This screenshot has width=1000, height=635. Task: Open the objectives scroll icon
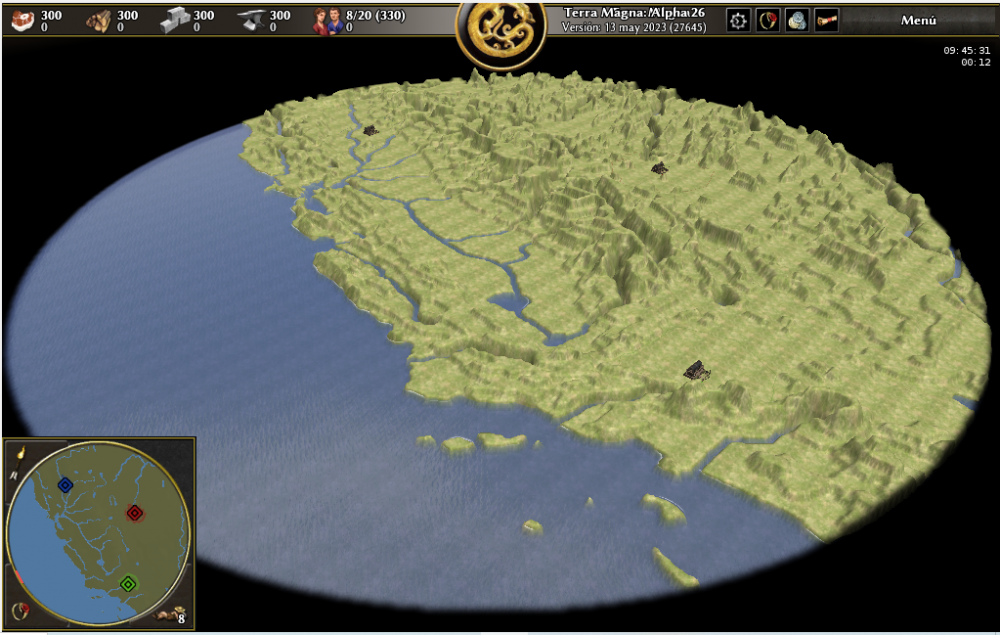[826, 21]
